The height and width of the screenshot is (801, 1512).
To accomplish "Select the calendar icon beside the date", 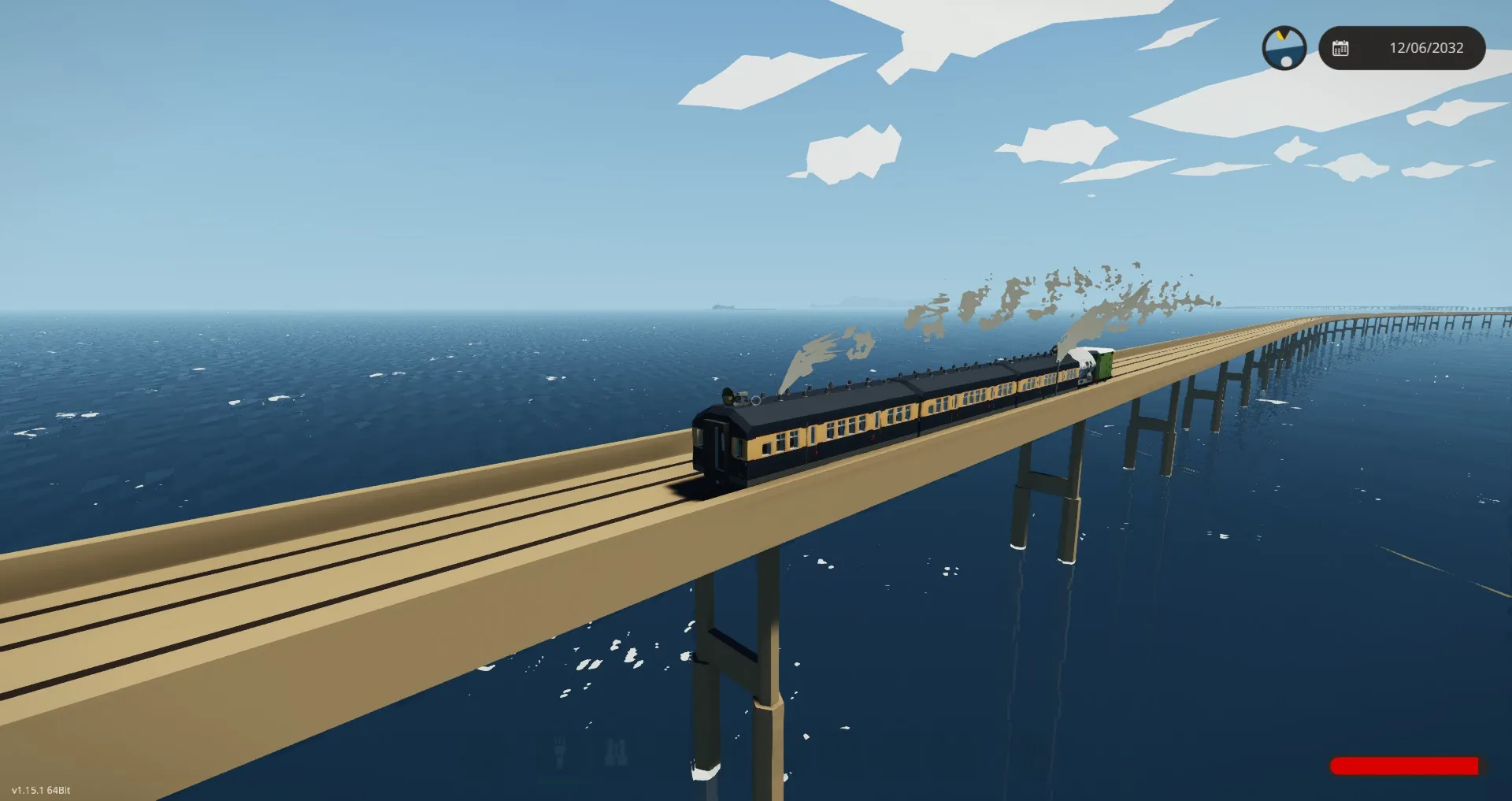I will (x=1340, y=48).
